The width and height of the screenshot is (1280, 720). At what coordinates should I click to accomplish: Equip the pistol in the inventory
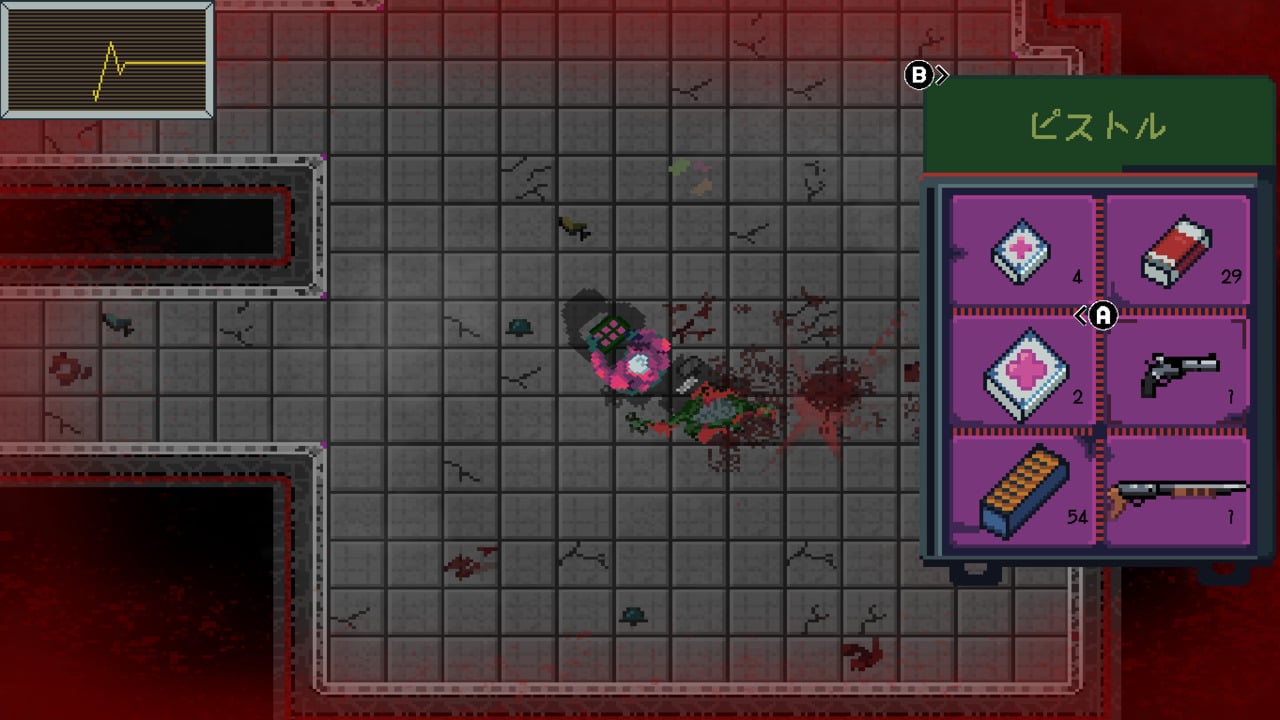pyautogui.click(x=1179, y=372)
